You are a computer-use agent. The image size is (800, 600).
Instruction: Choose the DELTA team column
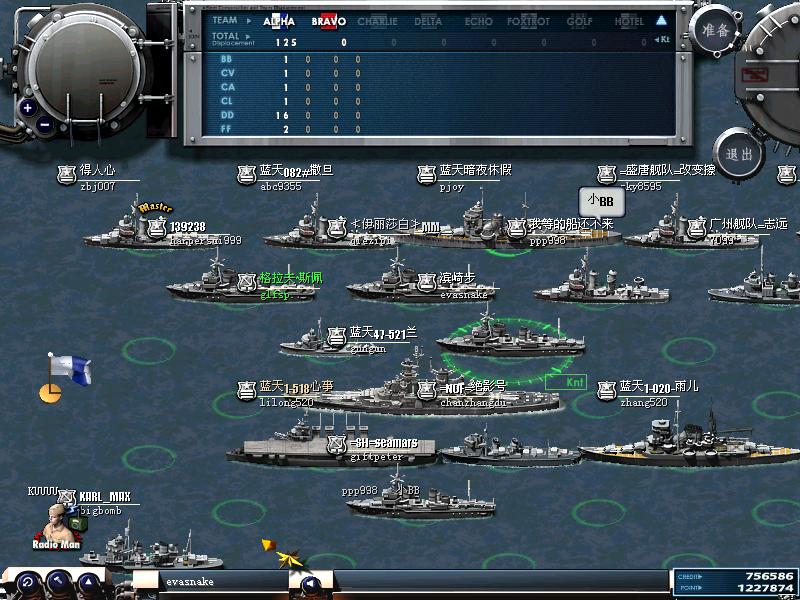[428, 21]
